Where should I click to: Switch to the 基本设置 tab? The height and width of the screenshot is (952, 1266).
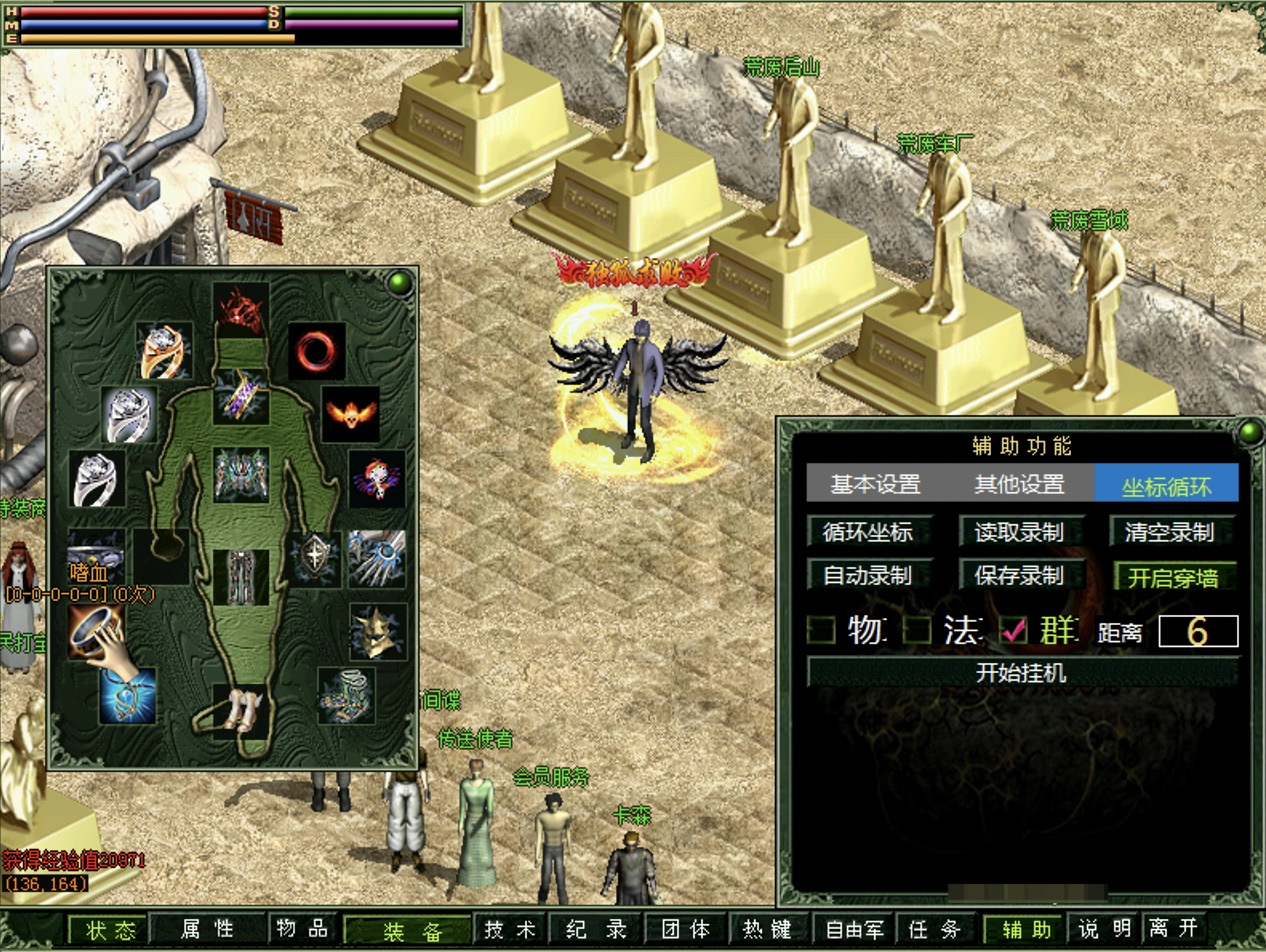pyautogui.click(x=875, y=485)
